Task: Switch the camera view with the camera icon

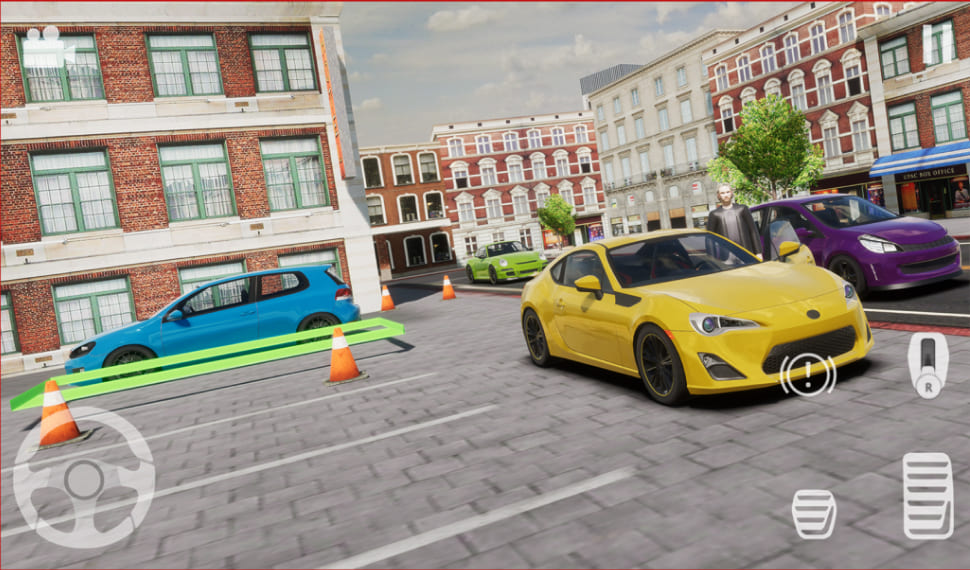Action: click(45, 47)
